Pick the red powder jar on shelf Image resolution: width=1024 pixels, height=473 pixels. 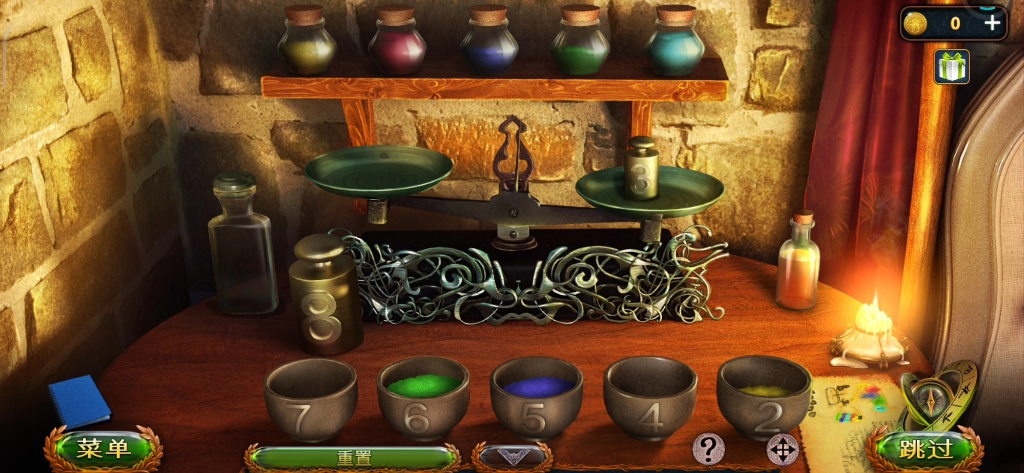[397, 42]
